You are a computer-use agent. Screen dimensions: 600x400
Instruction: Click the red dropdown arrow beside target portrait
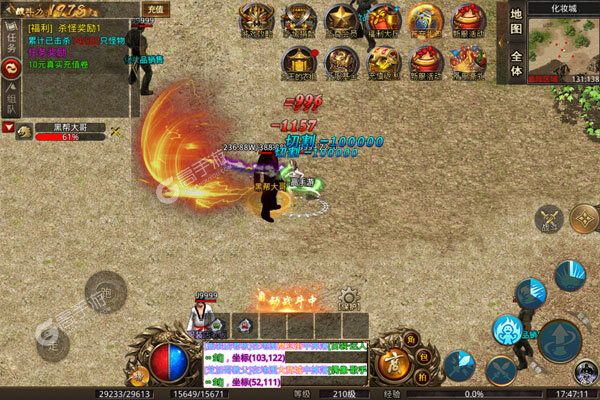[x=9, y=129]
